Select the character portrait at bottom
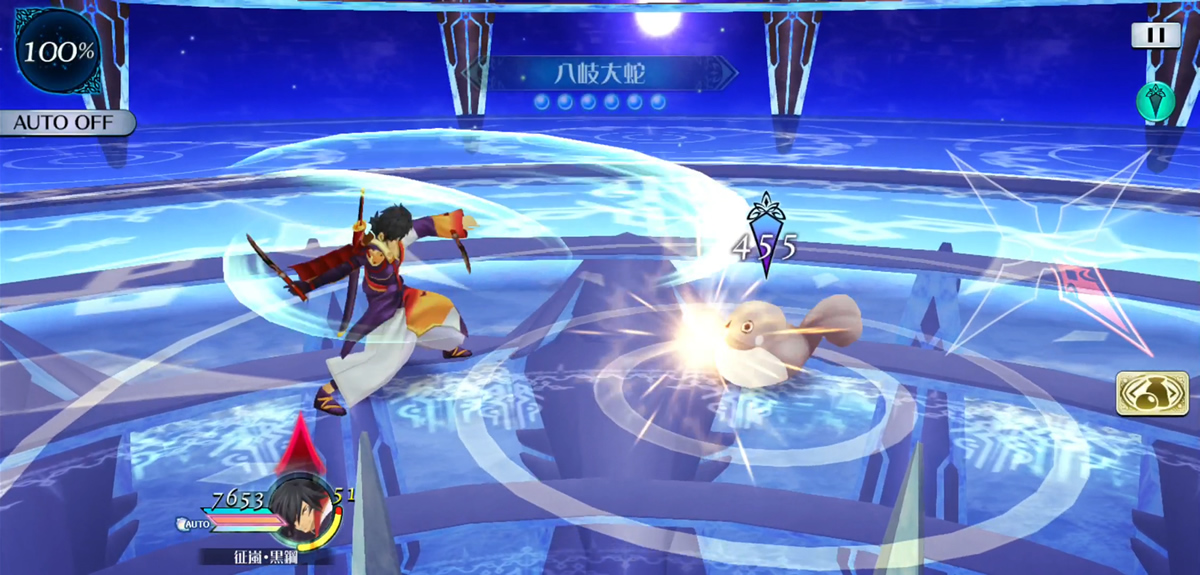This screenshot has width=1200, height=575. pos(299,510)
